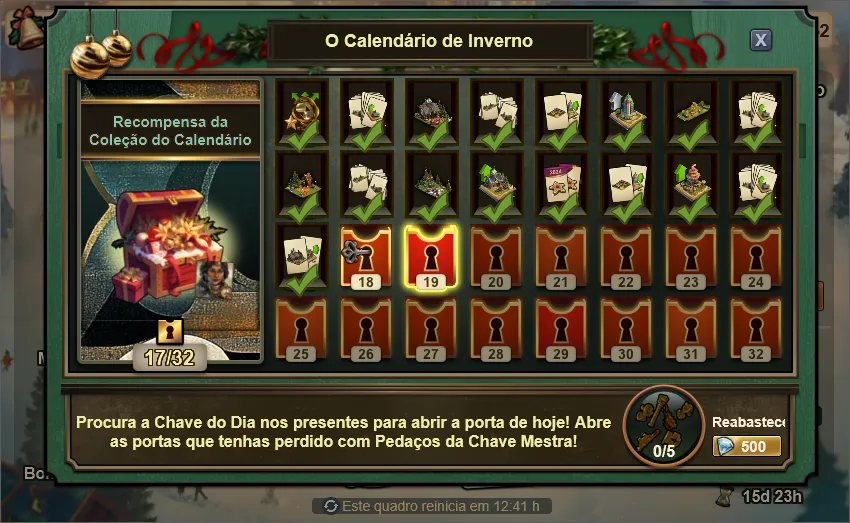Open calendar door number 18
850x523 pixels.
(x=366, y=254)
